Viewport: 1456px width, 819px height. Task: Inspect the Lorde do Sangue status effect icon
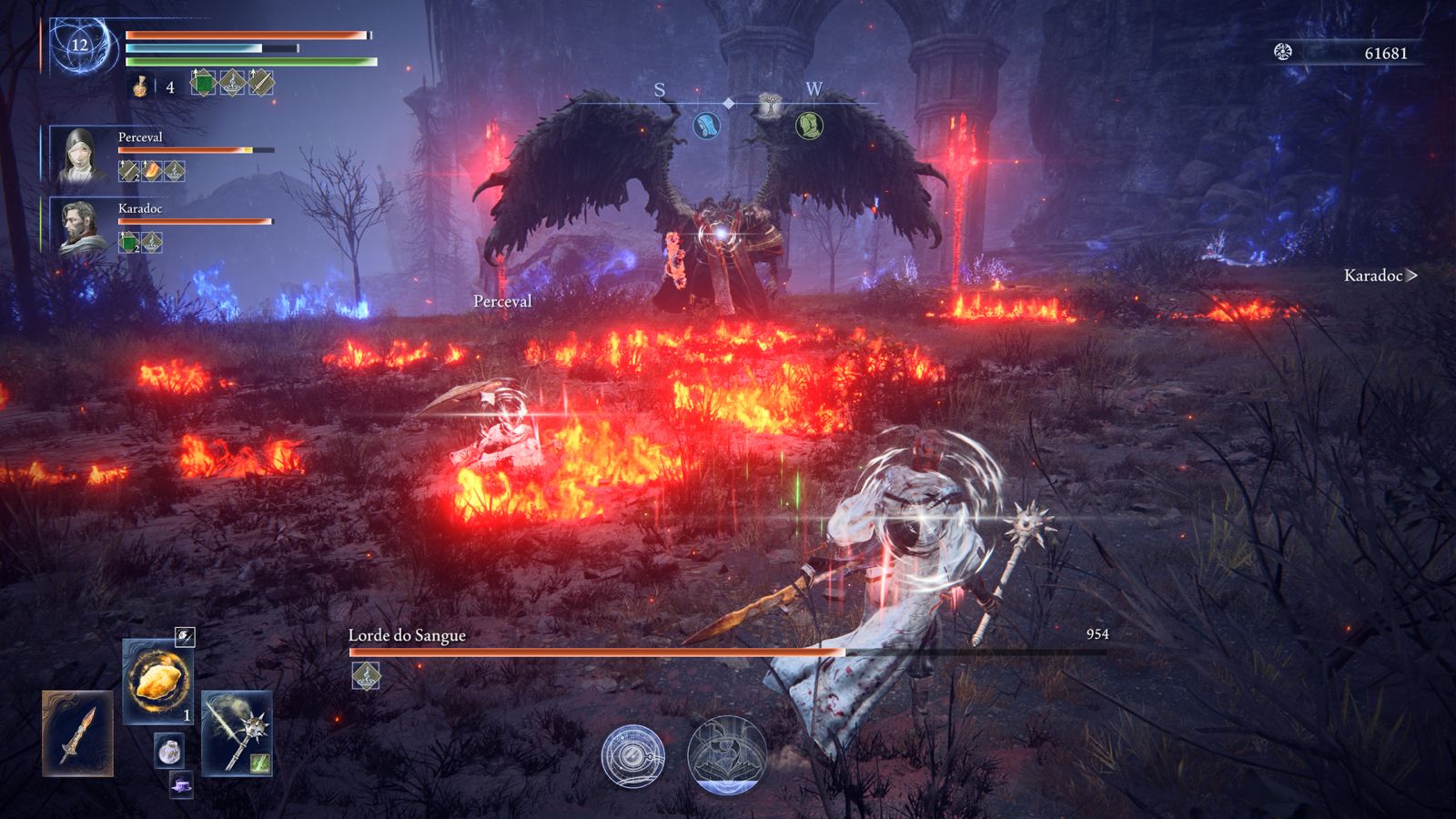366,675
